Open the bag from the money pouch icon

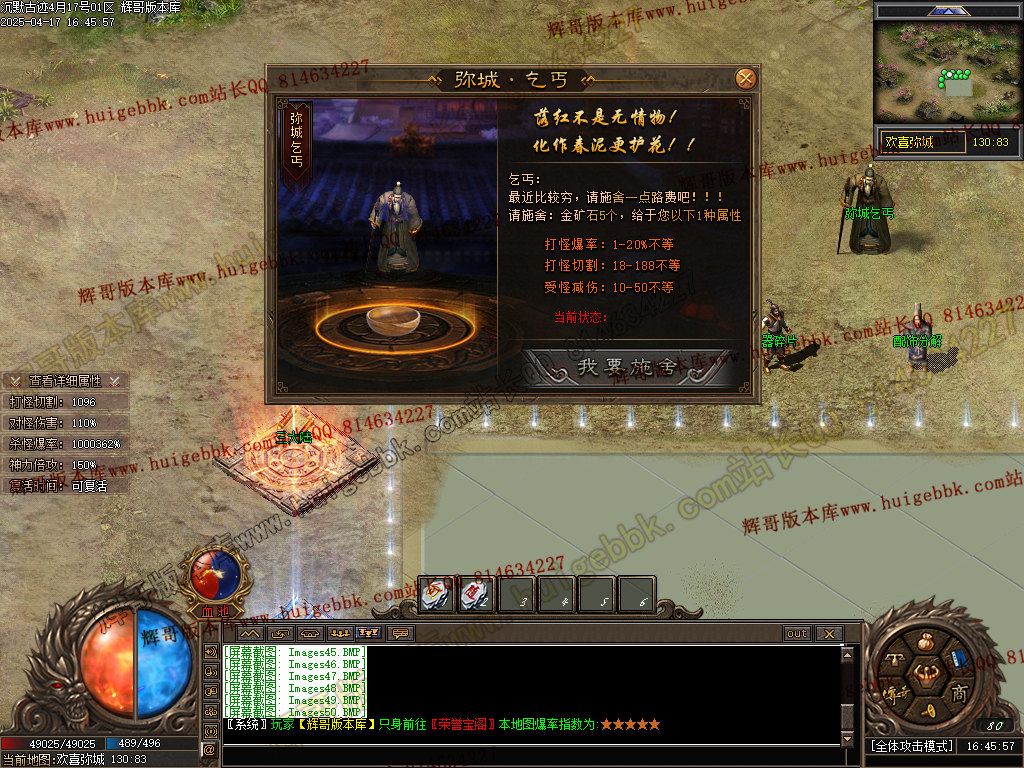[x=925, y=645]
